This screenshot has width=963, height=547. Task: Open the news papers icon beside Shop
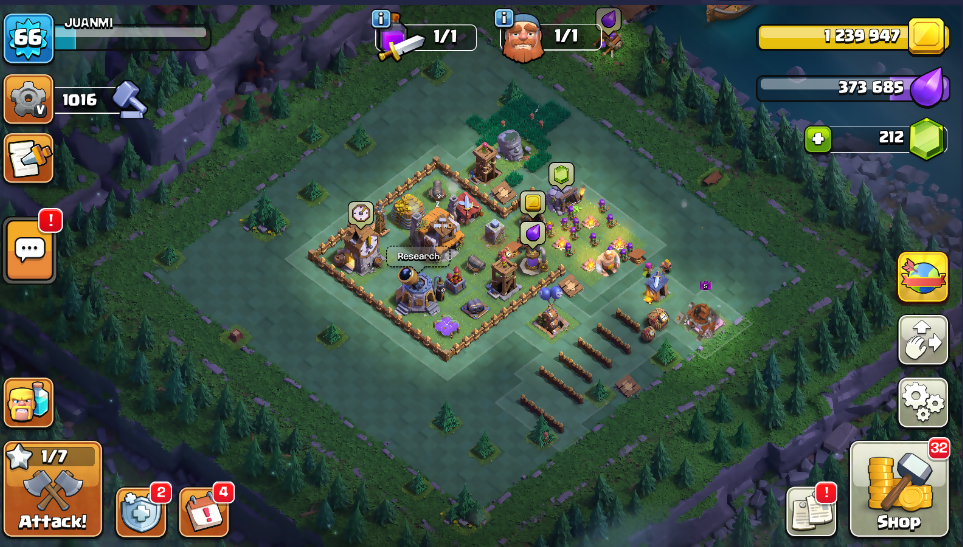[810, 512]
